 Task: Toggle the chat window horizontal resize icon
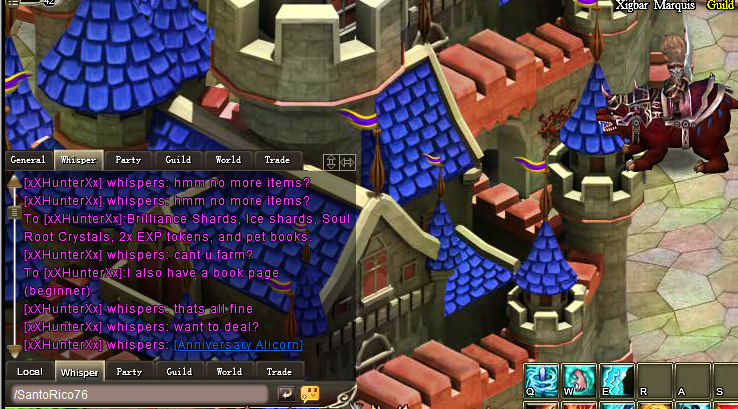pos(347,162)
